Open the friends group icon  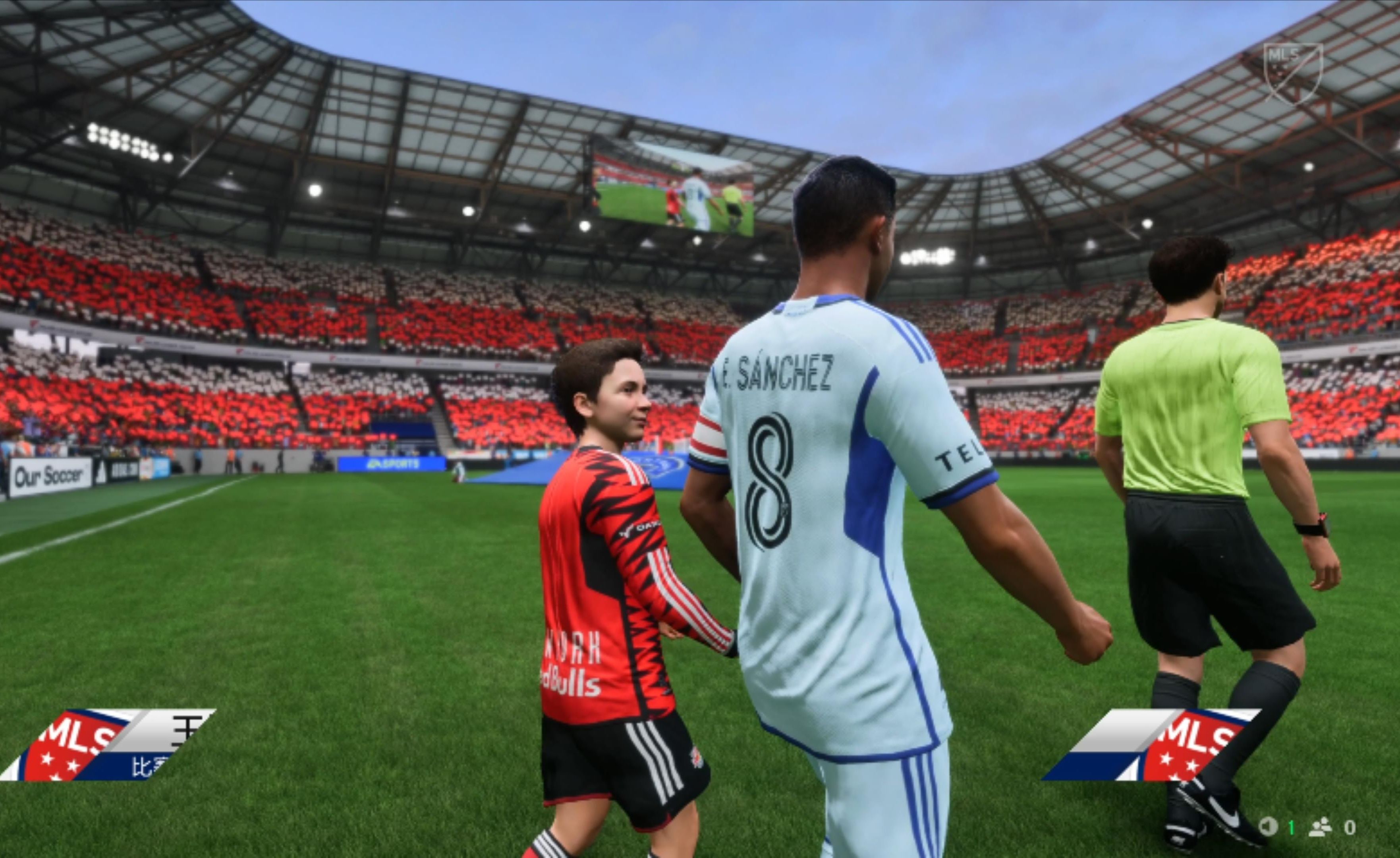pyautogui.click(x=1321, y=827)
